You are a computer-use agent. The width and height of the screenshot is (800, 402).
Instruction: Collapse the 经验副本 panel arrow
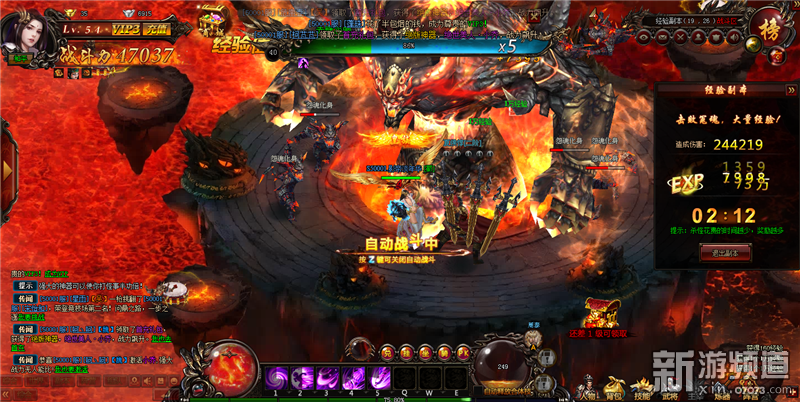pos(790,89)
